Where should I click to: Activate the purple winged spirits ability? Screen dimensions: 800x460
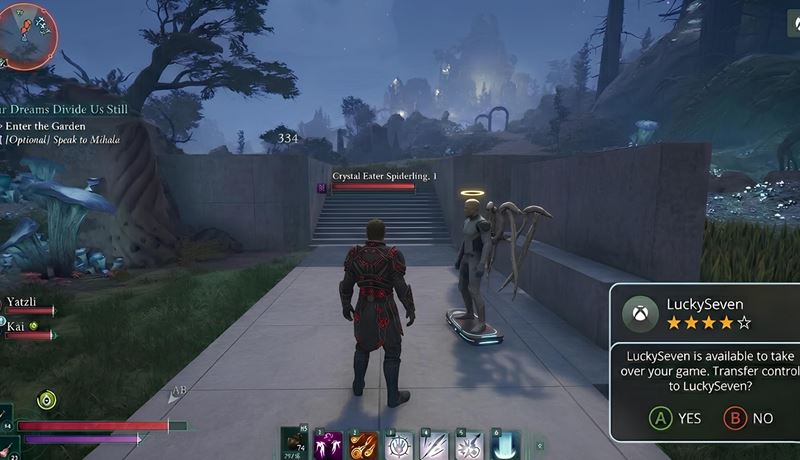coord(328,445)
